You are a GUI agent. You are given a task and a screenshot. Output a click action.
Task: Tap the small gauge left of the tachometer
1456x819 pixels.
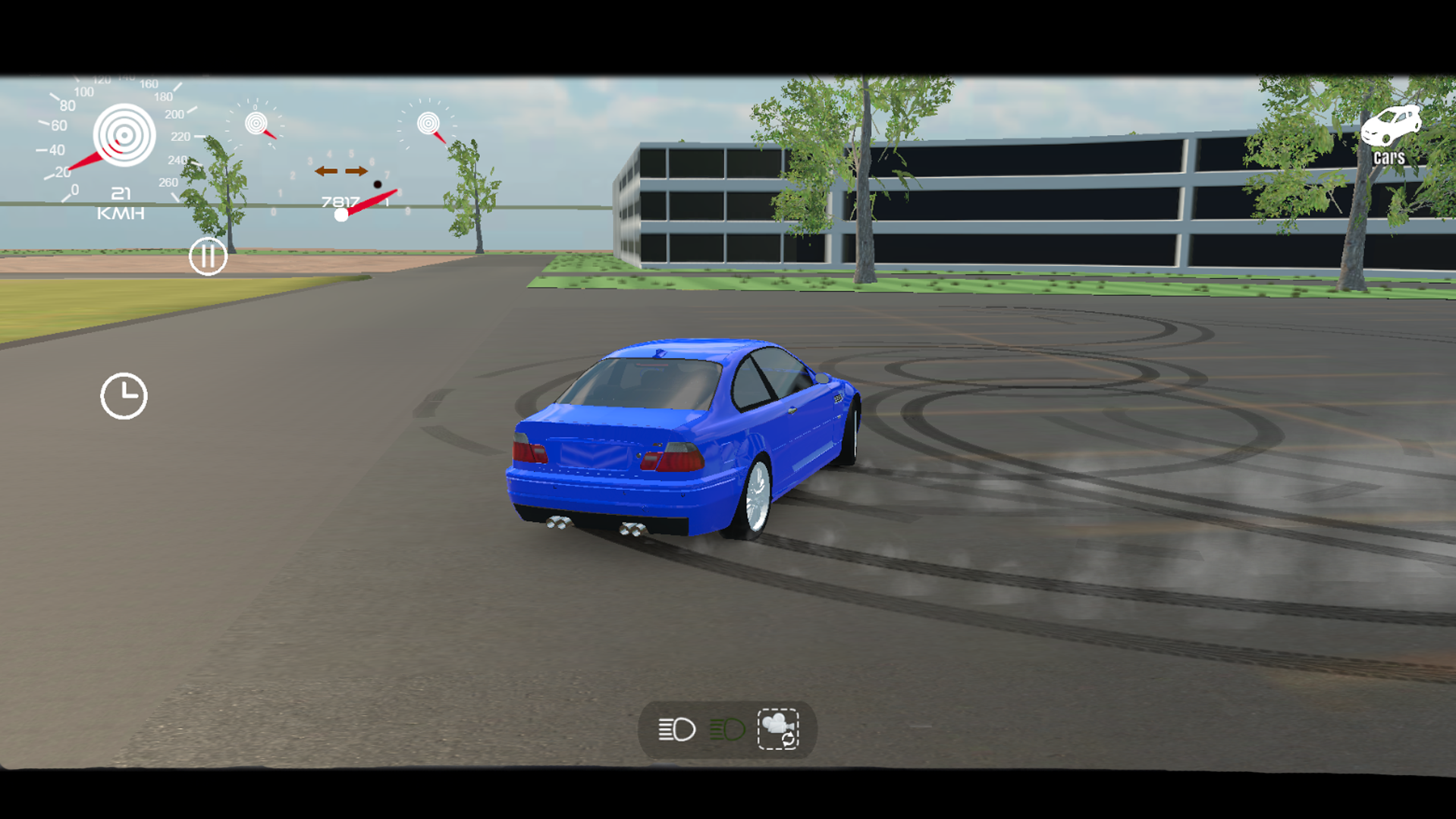click(x=258, y=123)
